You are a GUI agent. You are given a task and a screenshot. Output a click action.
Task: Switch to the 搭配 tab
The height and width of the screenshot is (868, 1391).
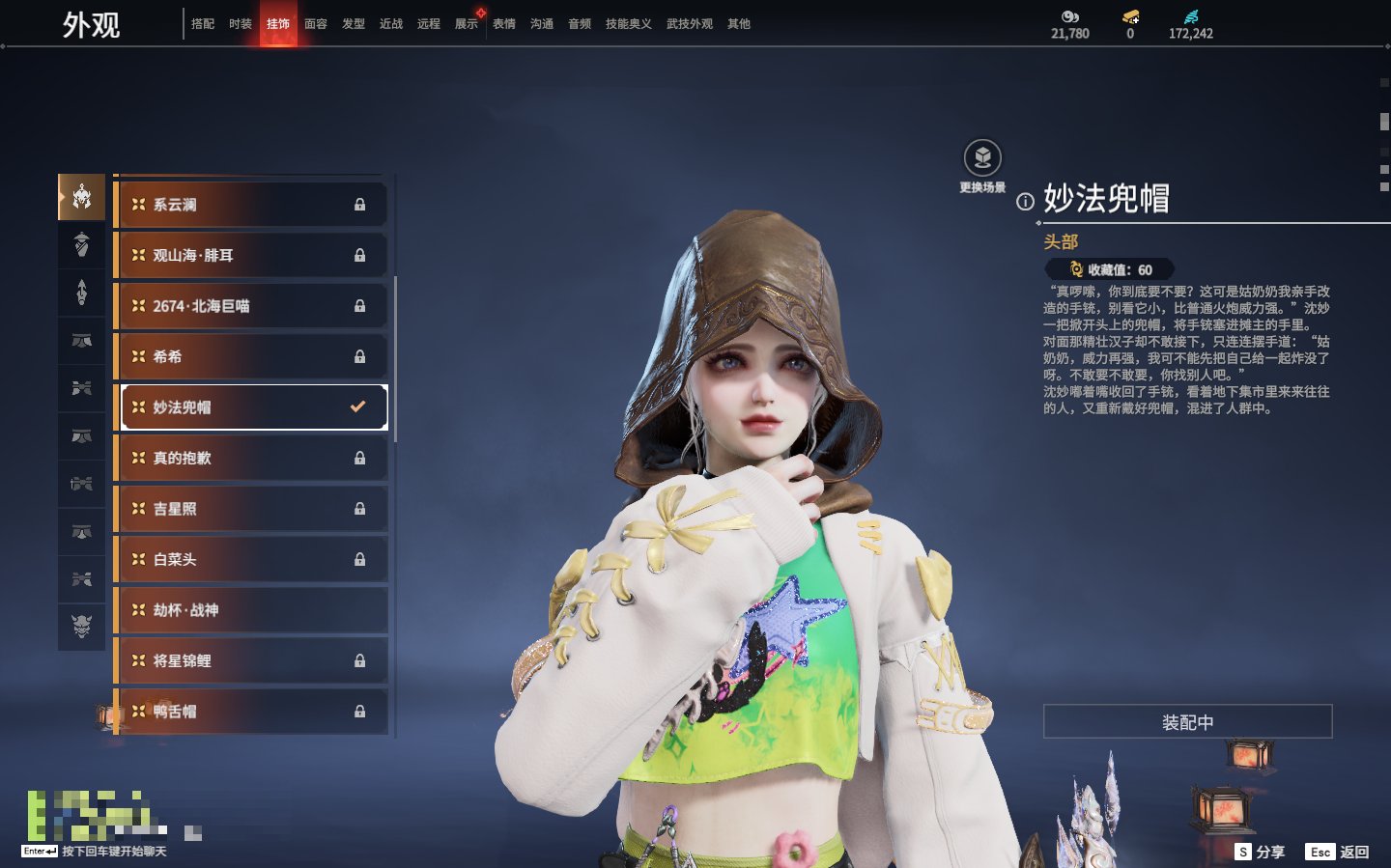point(203,24)
